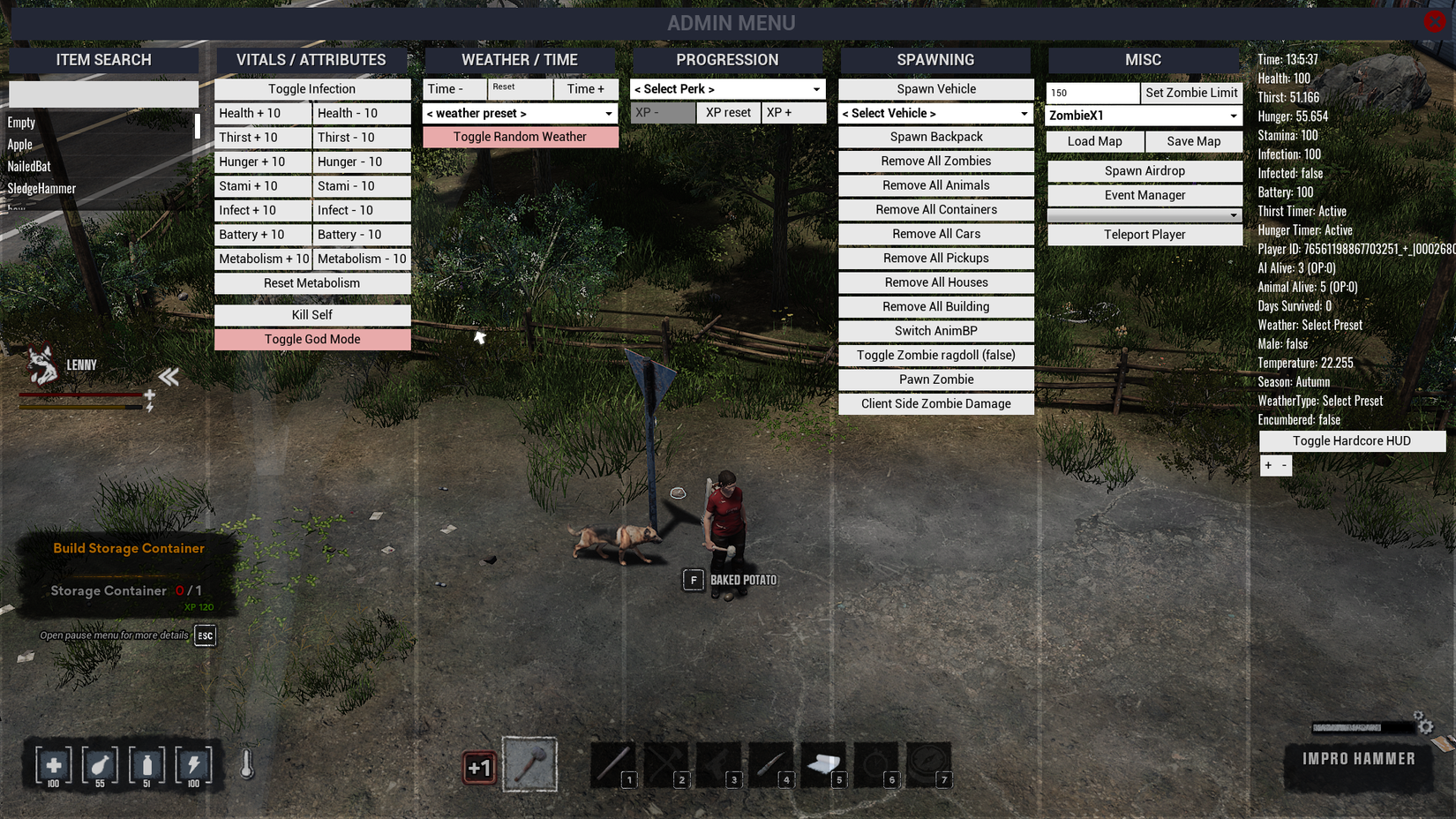
Task: Click the Zombie Limit input field
Action: [x=1092, y=92]
